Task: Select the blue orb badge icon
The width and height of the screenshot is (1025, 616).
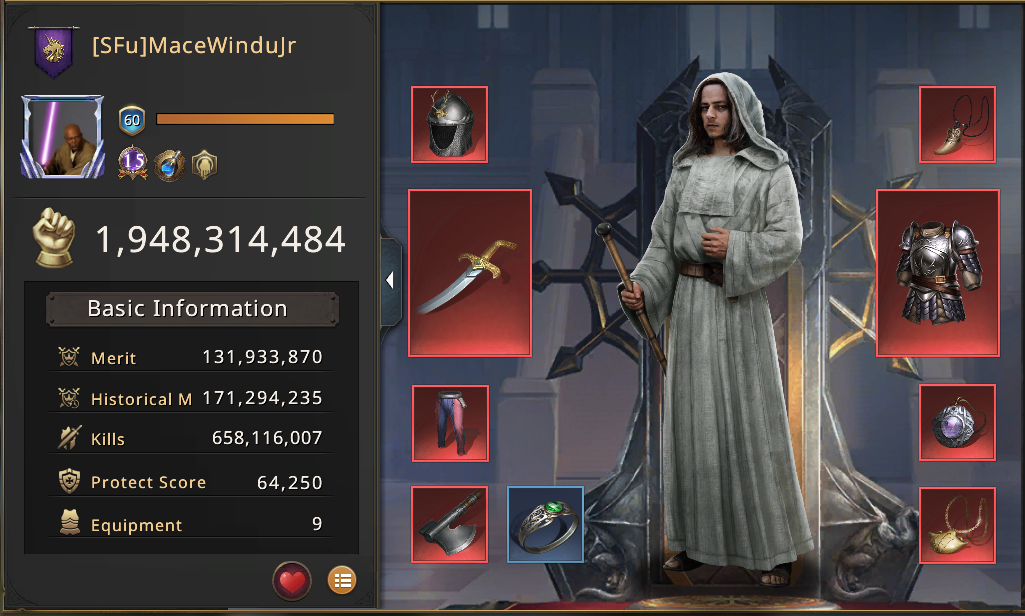Action: [170, 163]
